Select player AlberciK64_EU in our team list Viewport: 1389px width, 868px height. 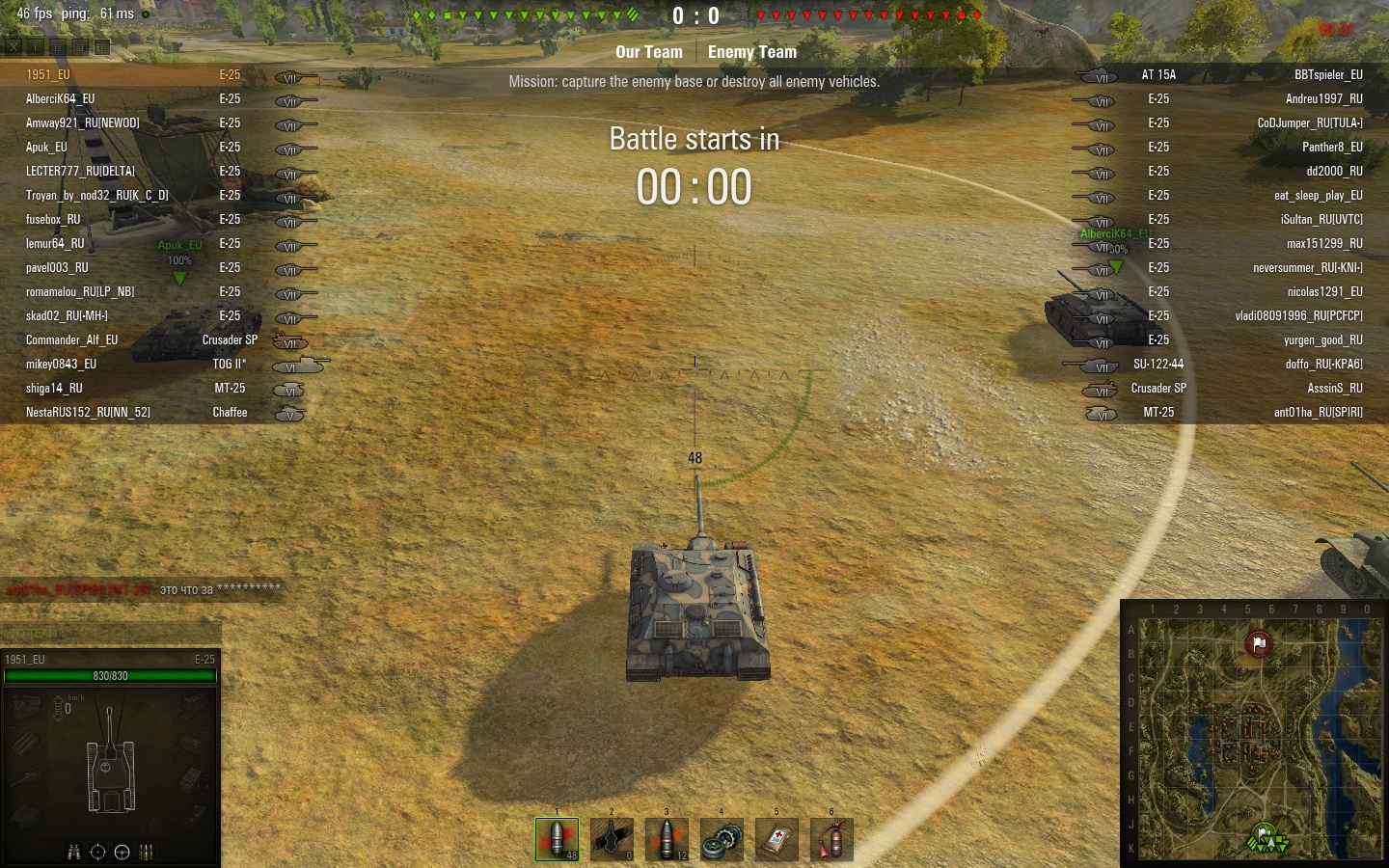tap(61, 98)
